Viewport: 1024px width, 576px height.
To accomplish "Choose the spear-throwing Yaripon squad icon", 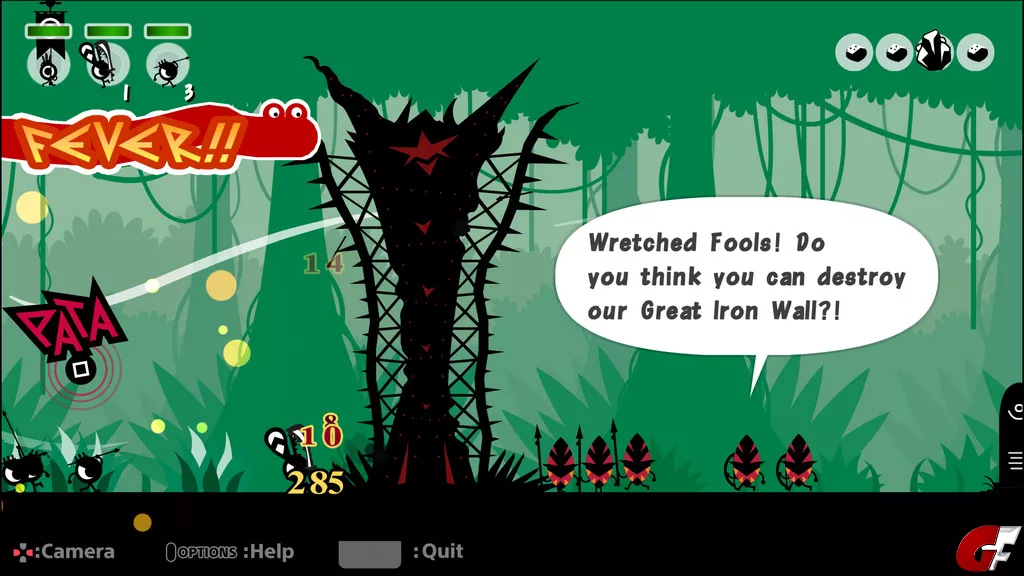I will (167, 65).
